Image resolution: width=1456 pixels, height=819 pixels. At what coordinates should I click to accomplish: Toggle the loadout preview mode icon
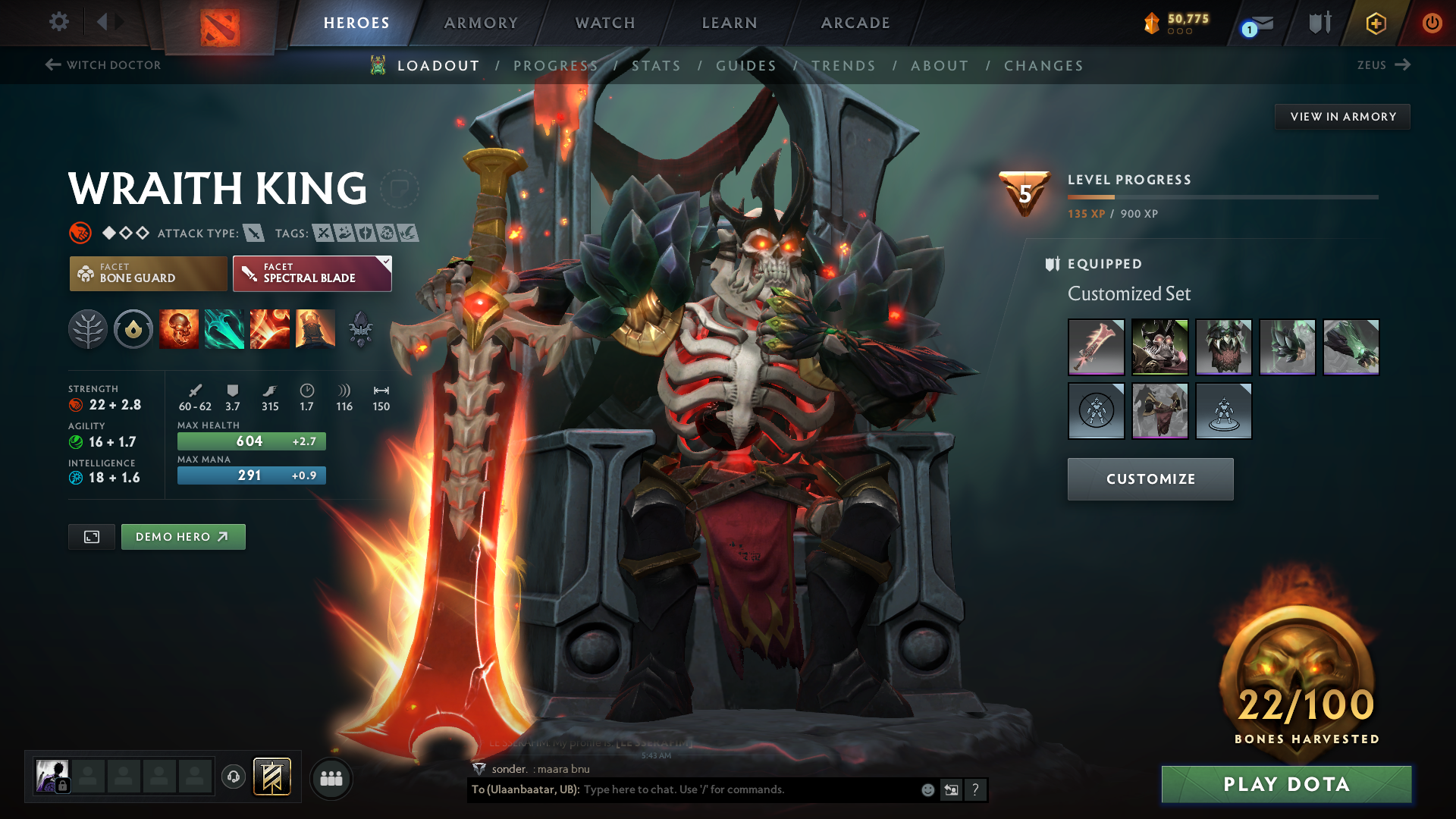[91, 536]
